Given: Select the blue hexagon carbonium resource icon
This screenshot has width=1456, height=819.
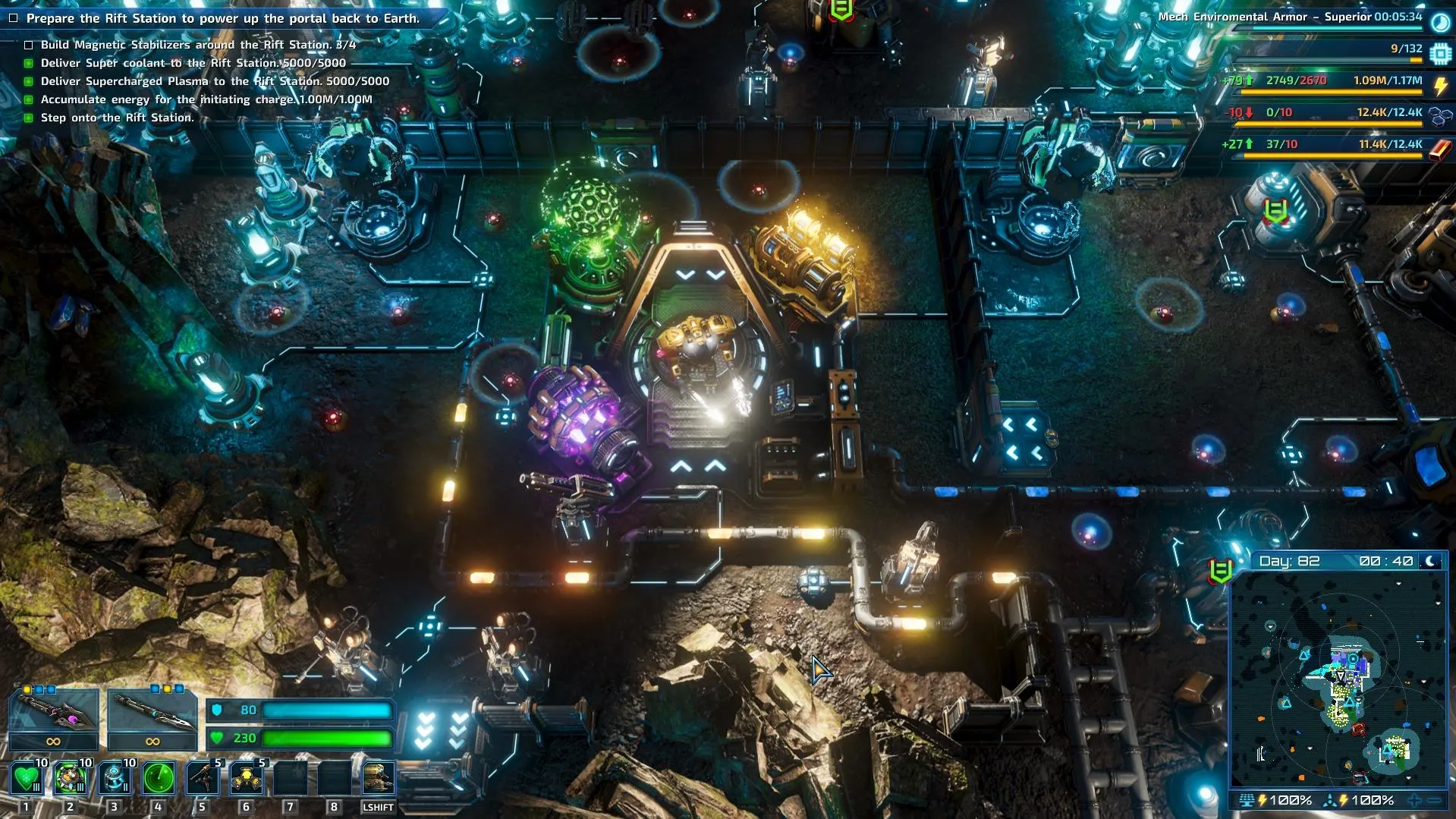Looking at the screenshot, I should 1440,116.
